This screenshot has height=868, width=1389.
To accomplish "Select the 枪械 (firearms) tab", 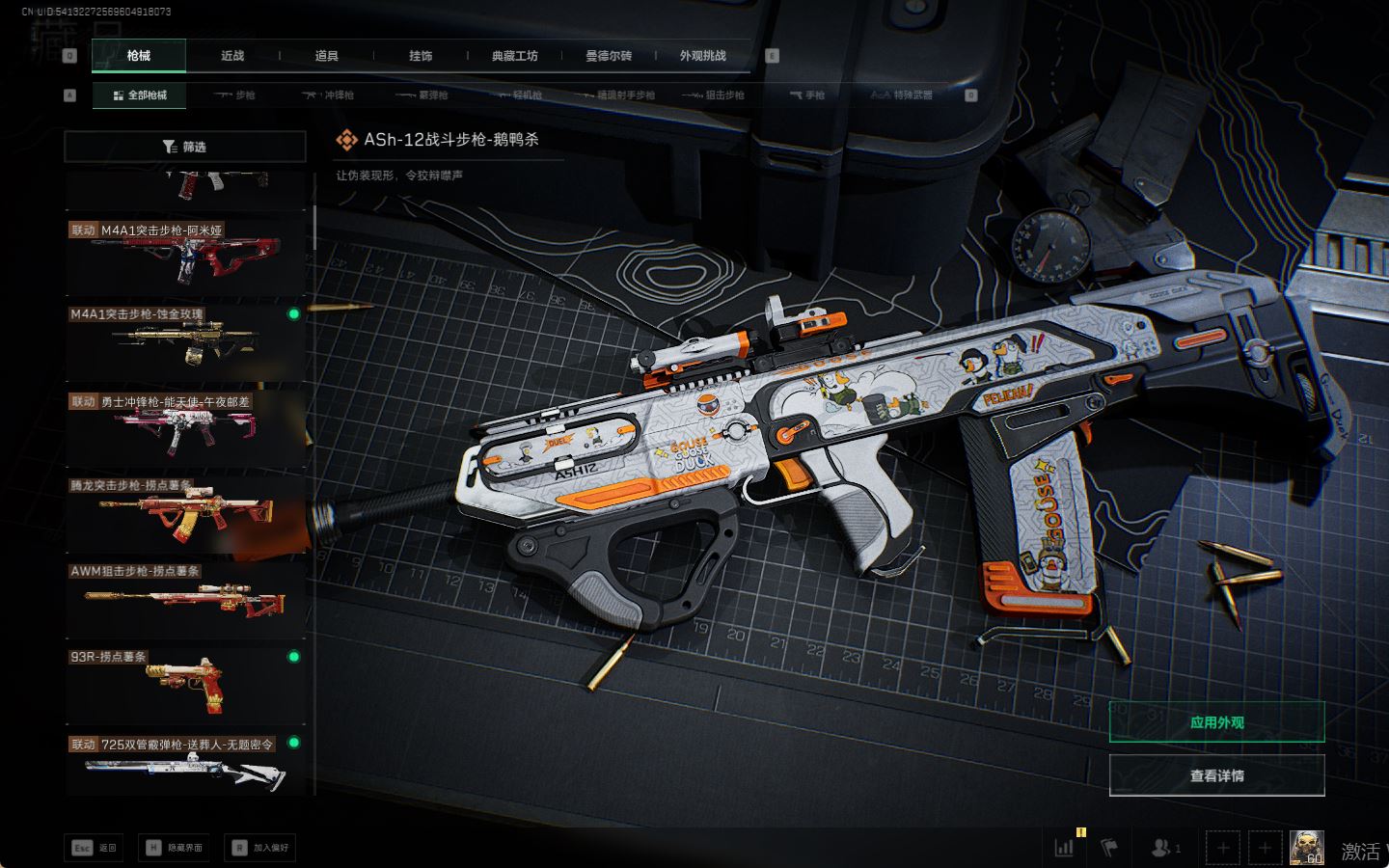I will pyautogui.click(x=139, y=56).
